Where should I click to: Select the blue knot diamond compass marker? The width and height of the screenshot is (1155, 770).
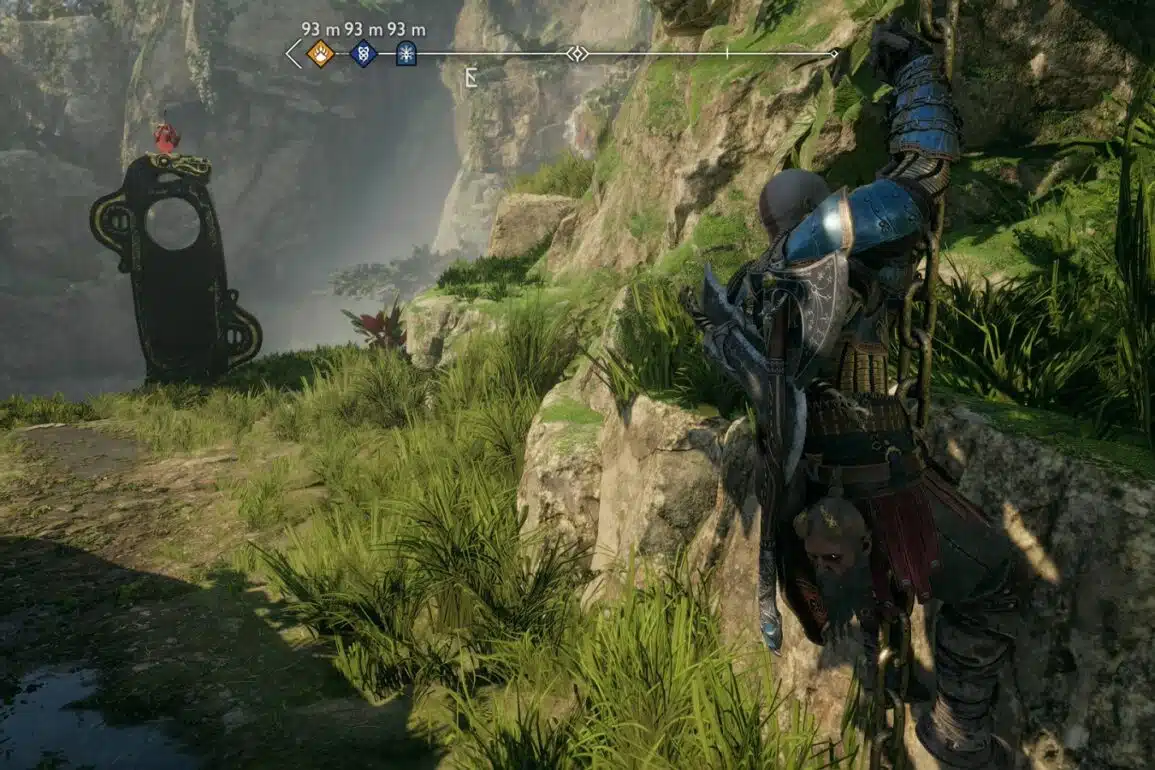[x=363, y=53]
